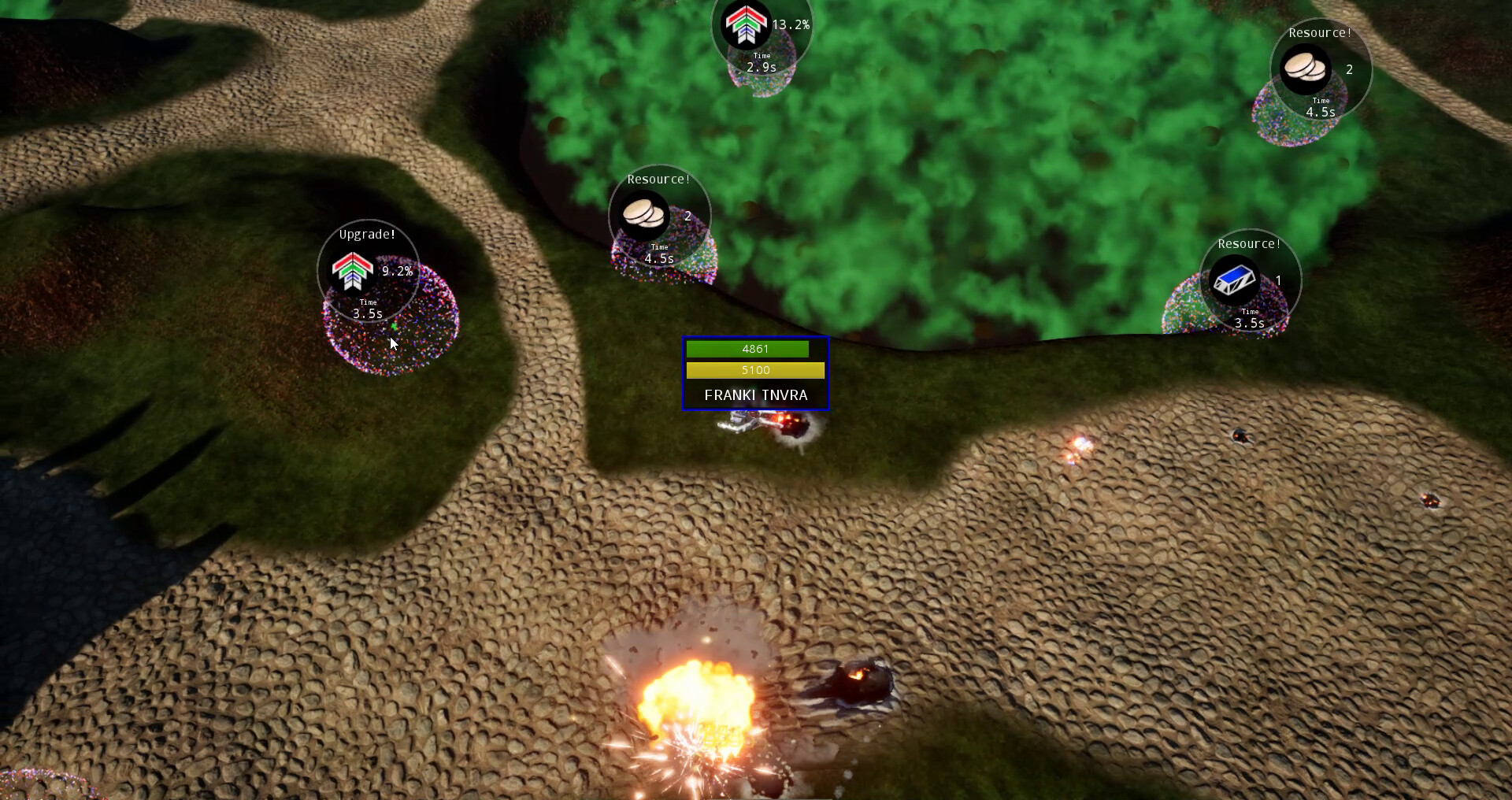Toggle the Resource! bubble near the green gas
1512x800 pixels.
pos(661,214)
